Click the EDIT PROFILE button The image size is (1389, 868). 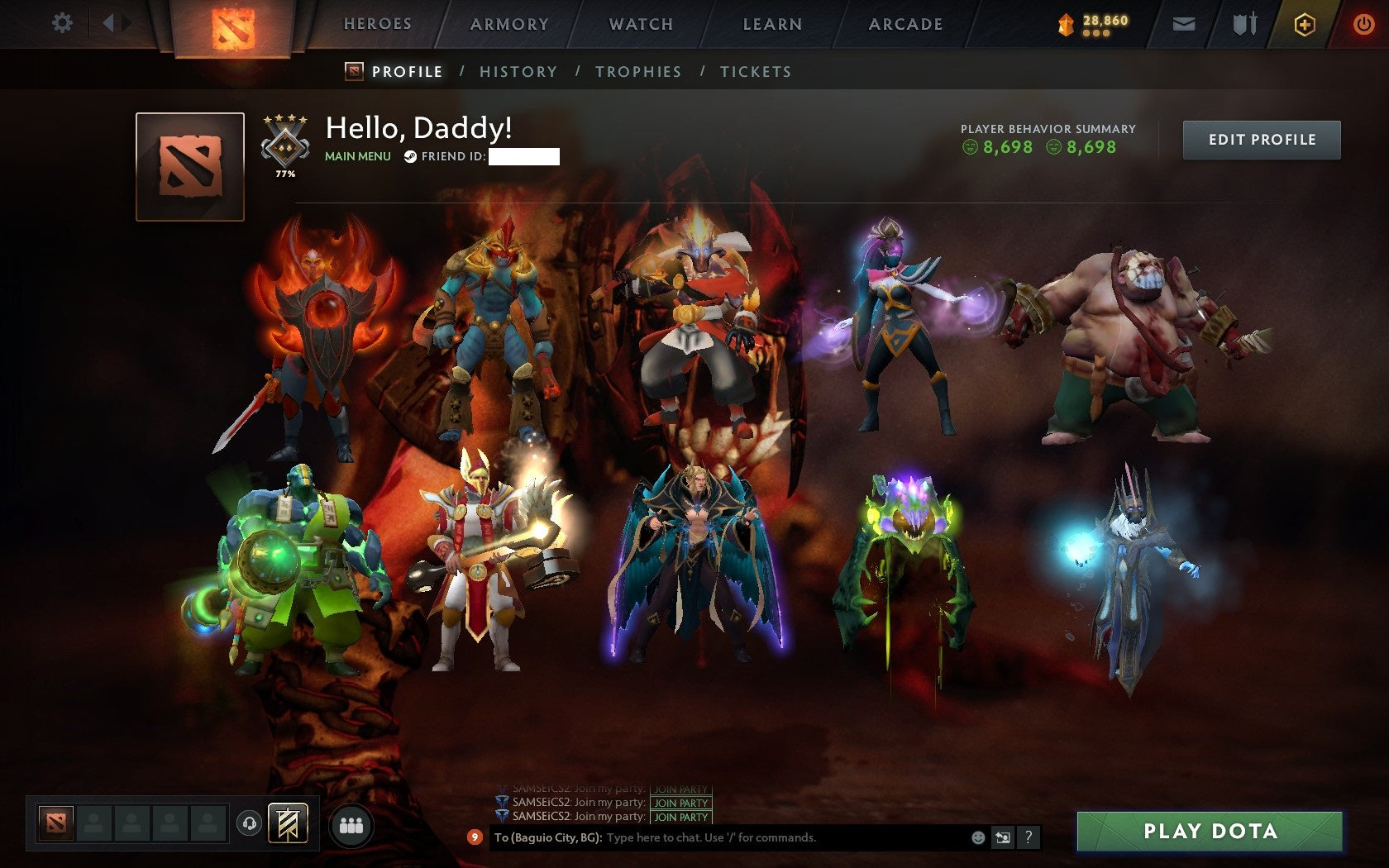(1262, 140)
